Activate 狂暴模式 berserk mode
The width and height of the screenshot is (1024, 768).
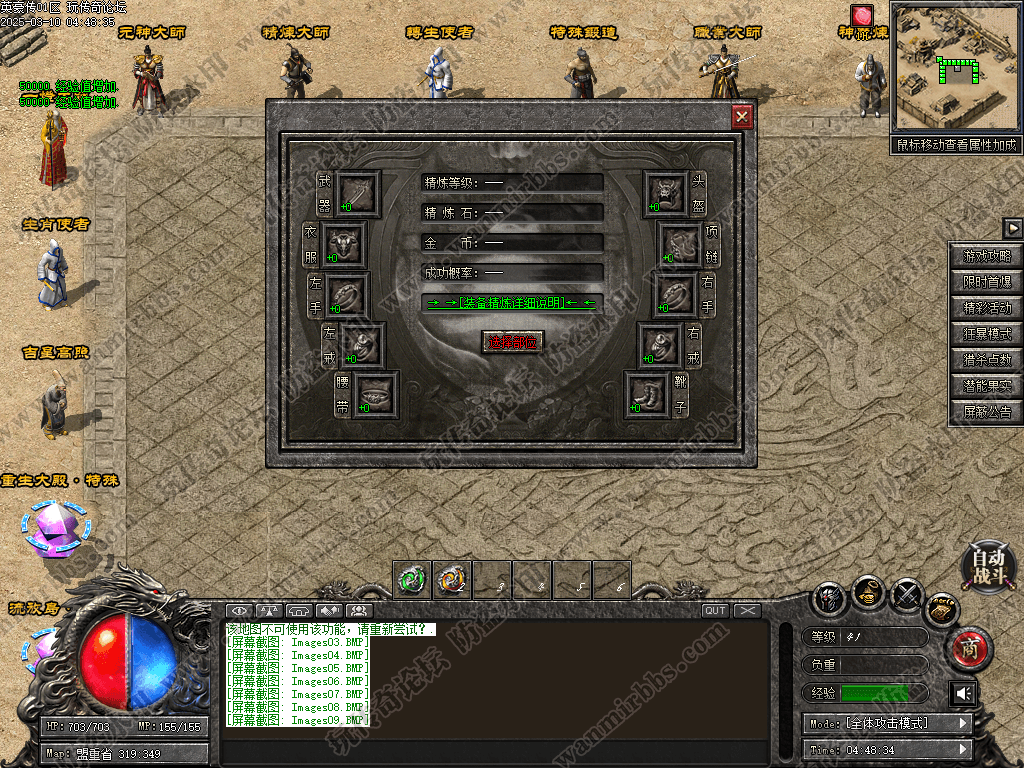coord(987,334)
